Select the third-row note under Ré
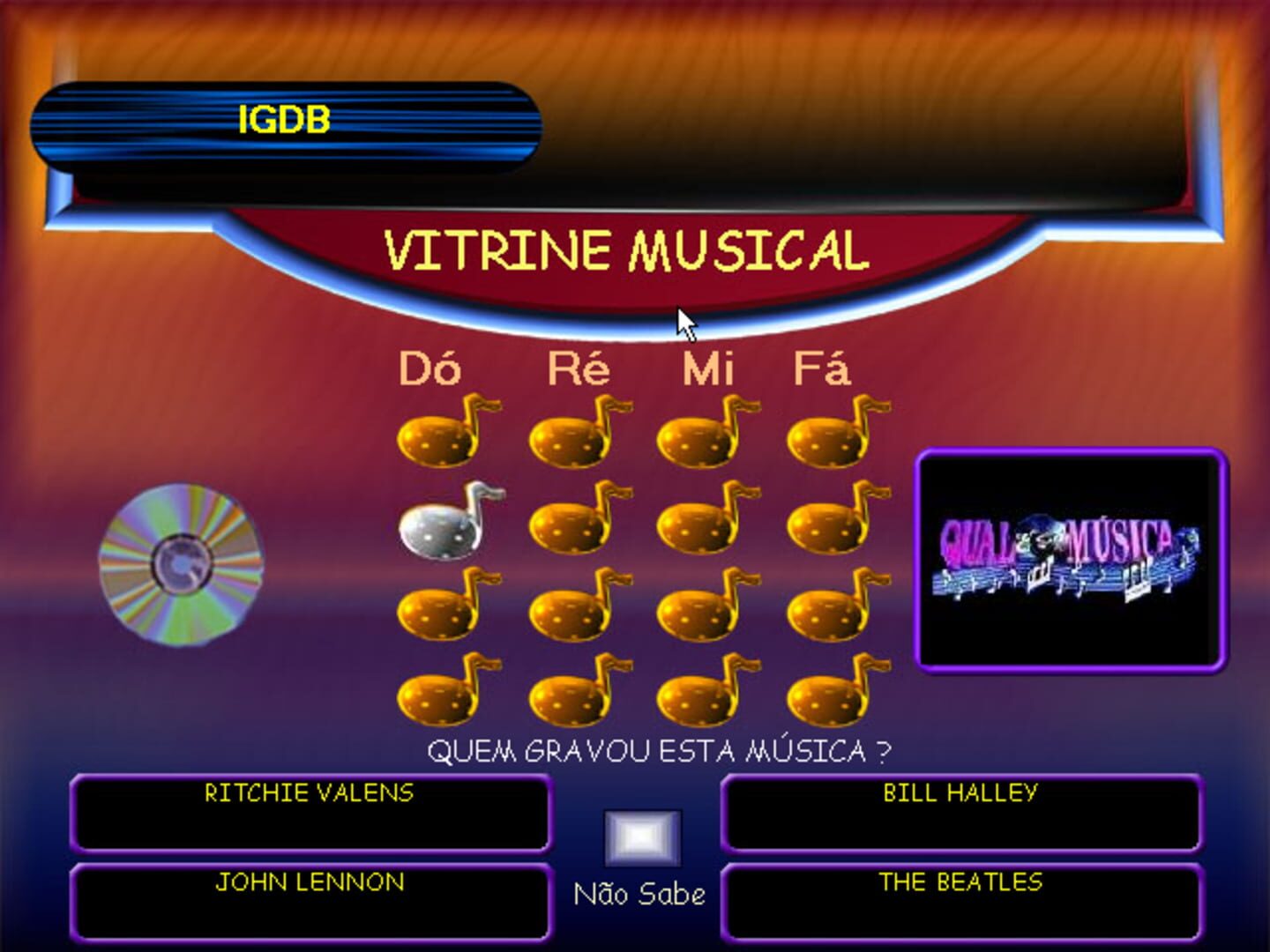The height and width of the screenshot is (952, 1270). coord(569,608)
